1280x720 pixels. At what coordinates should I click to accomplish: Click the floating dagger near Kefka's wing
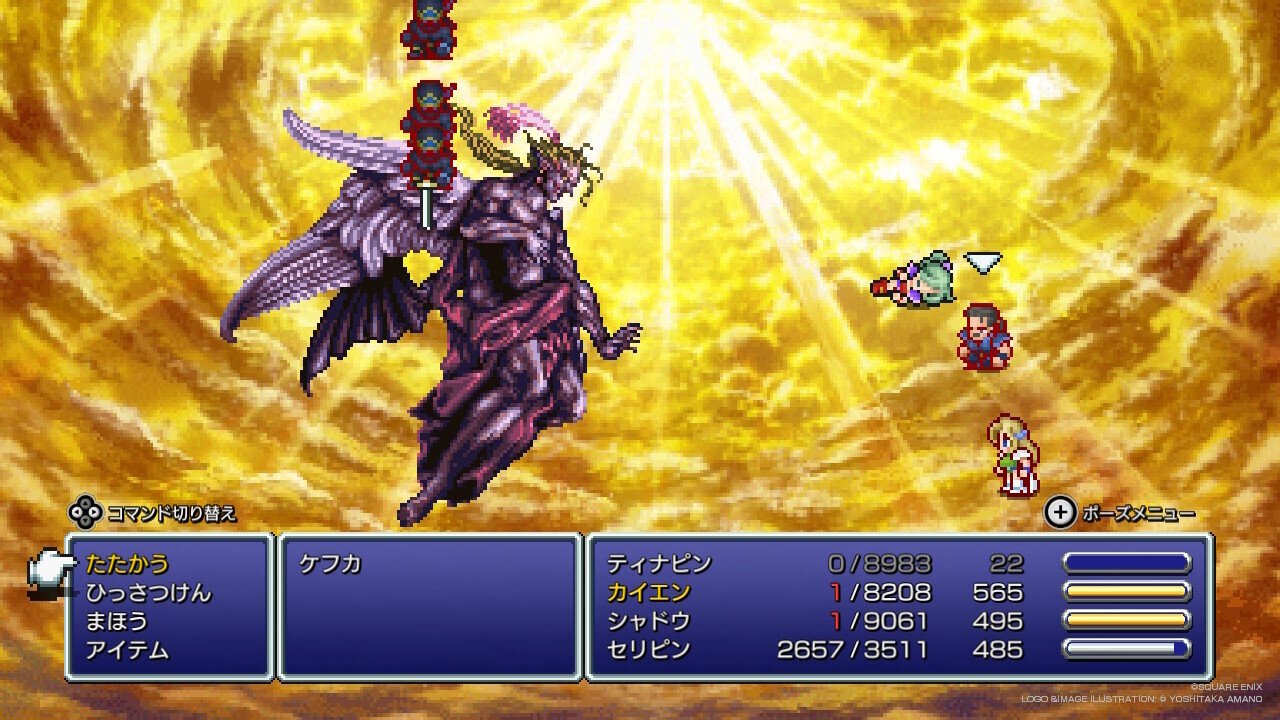coord(428,207)
